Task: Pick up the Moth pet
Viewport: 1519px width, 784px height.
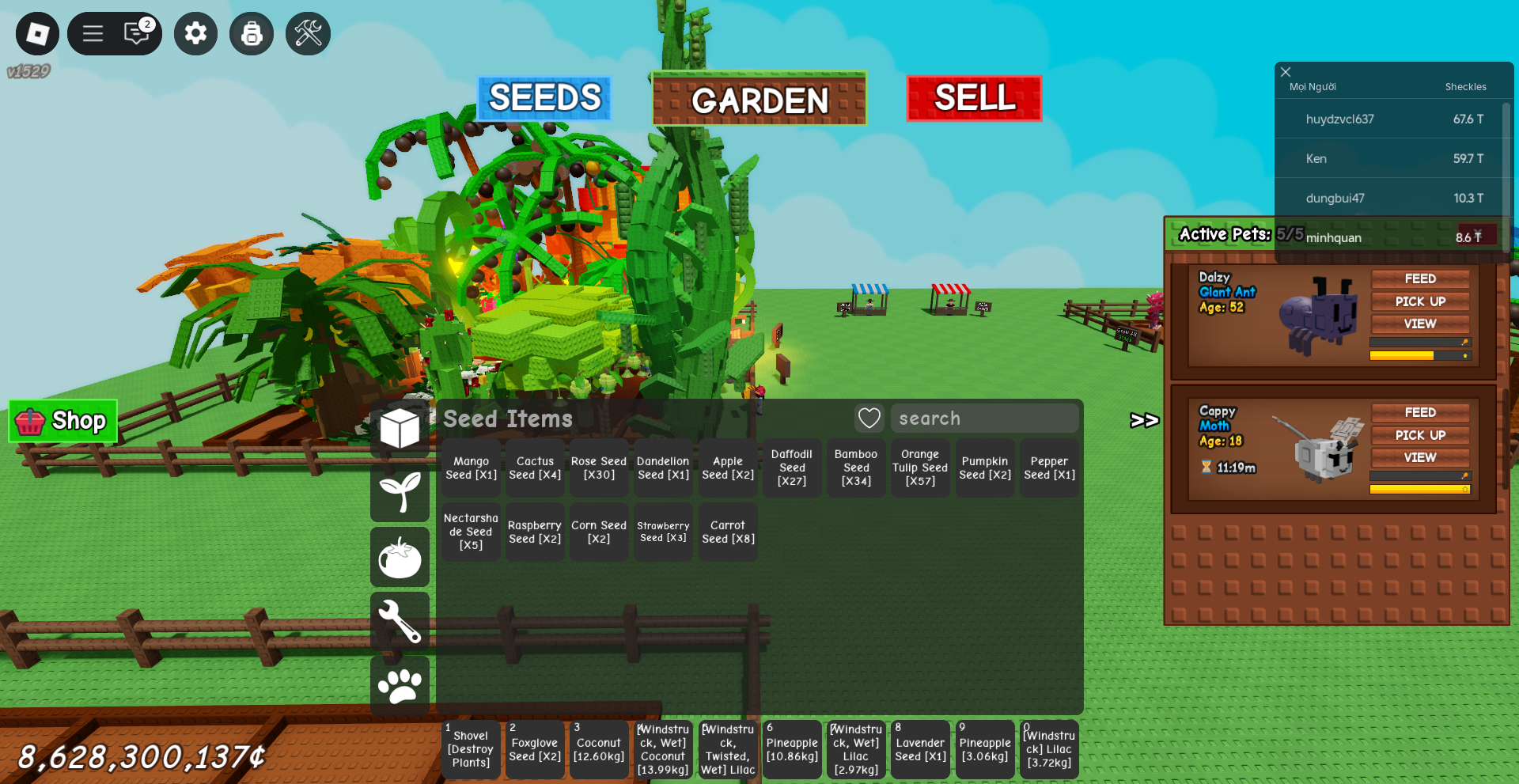Action: 1419,435
